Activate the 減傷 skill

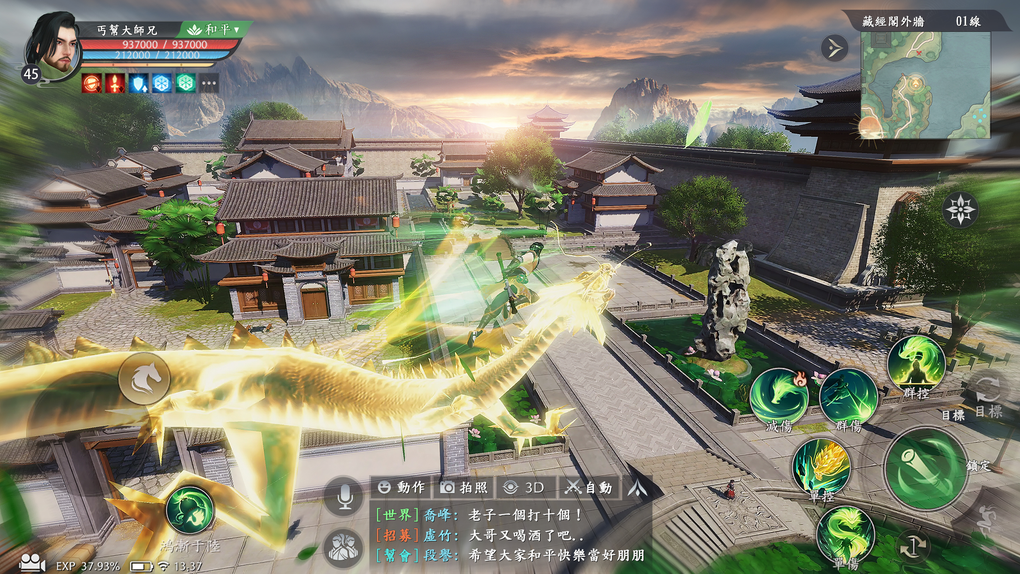coord(779,396)
